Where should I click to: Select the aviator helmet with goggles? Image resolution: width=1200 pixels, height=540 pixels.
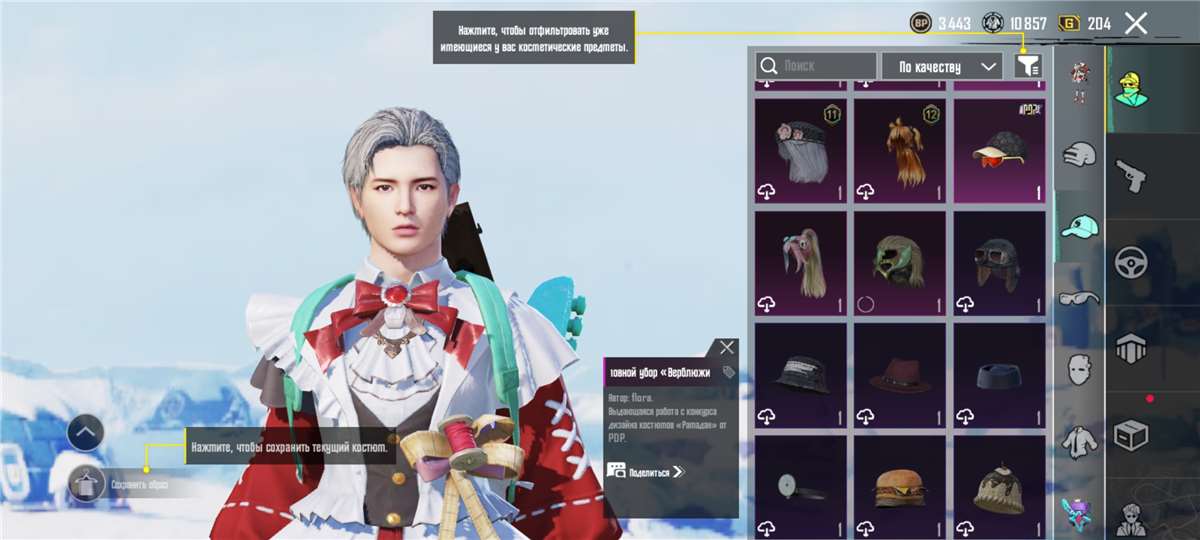tap(999, 263)
